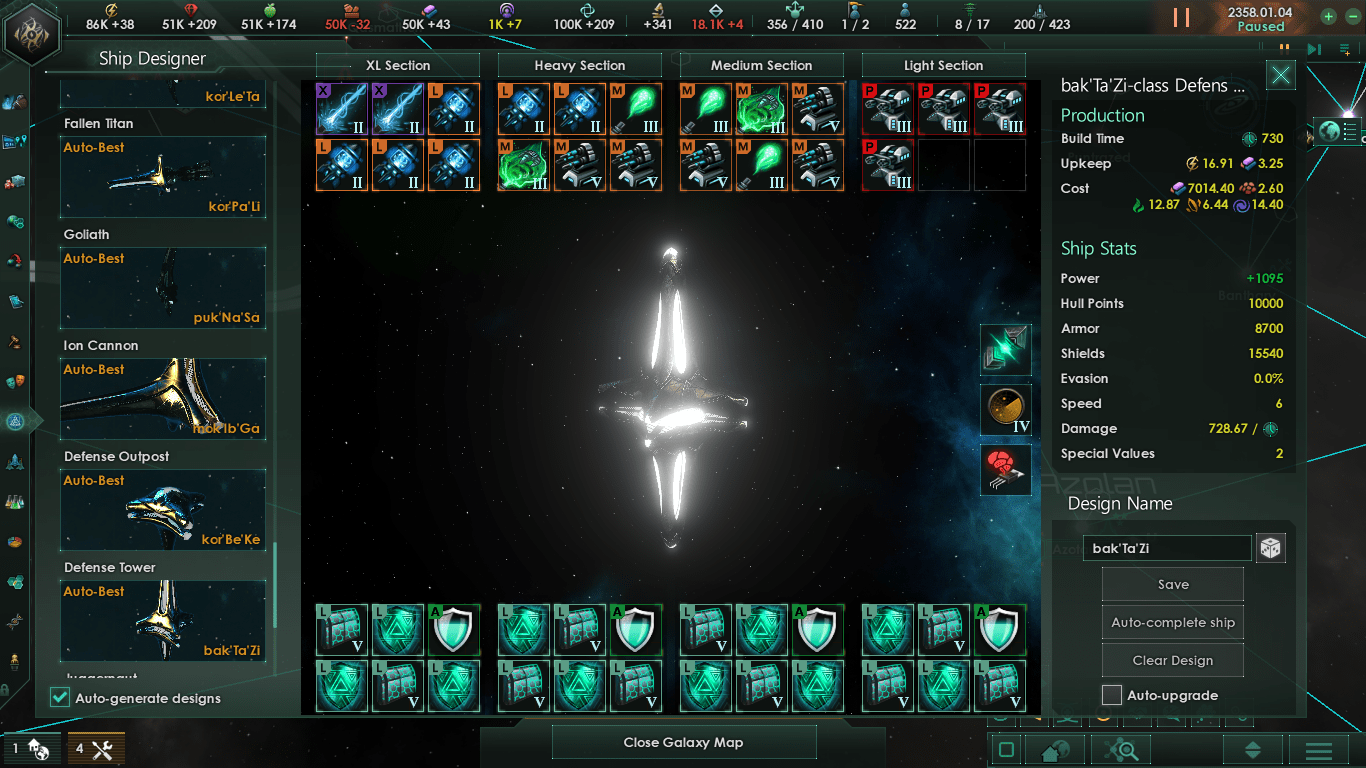Save the current ship design
Screen dimensions: 1366x768
click(x=1173, y=585)
